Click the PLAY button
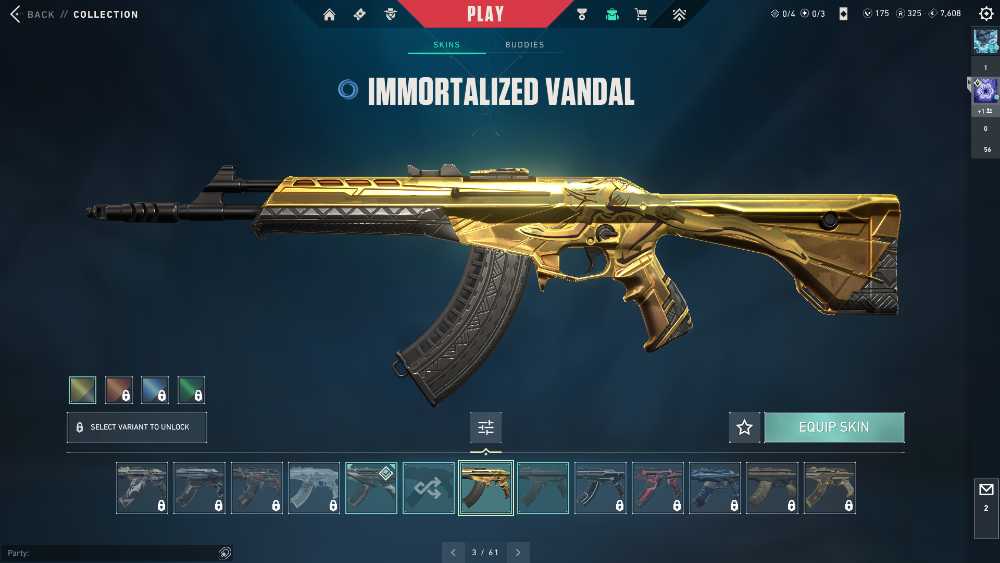Image resolution: width=1000 pixels, height=563 pixels. point(485,14)
